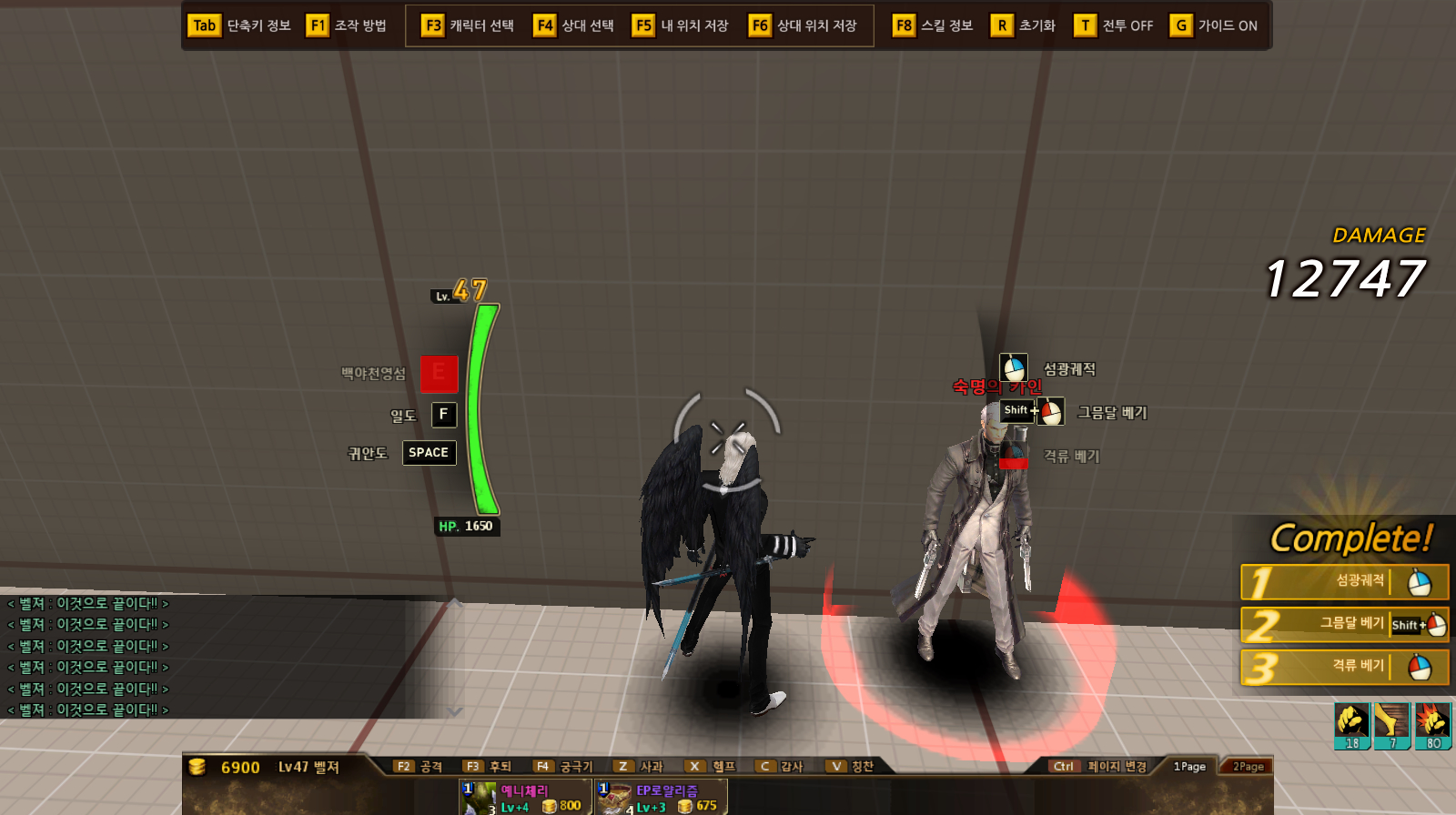Choose 내 위치 저장 in the top bar
This screenshot has width=1456, height=815.
[682, 25]
